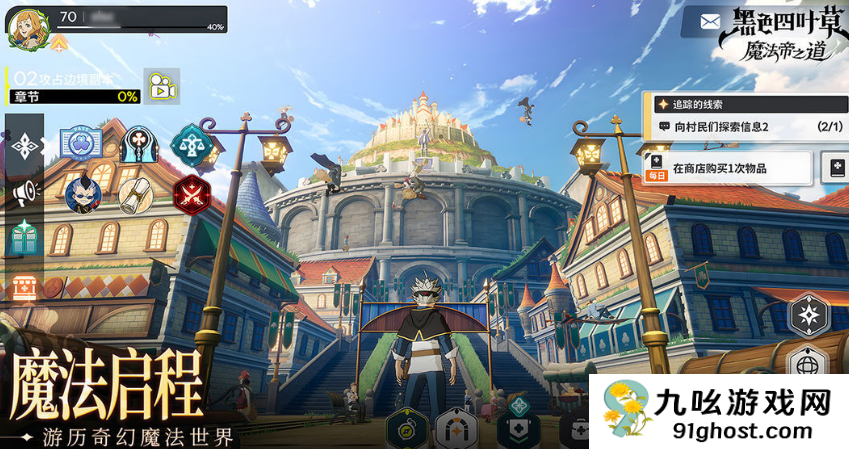
Task: Open the megaphone announcements icon
Action: 24,191
